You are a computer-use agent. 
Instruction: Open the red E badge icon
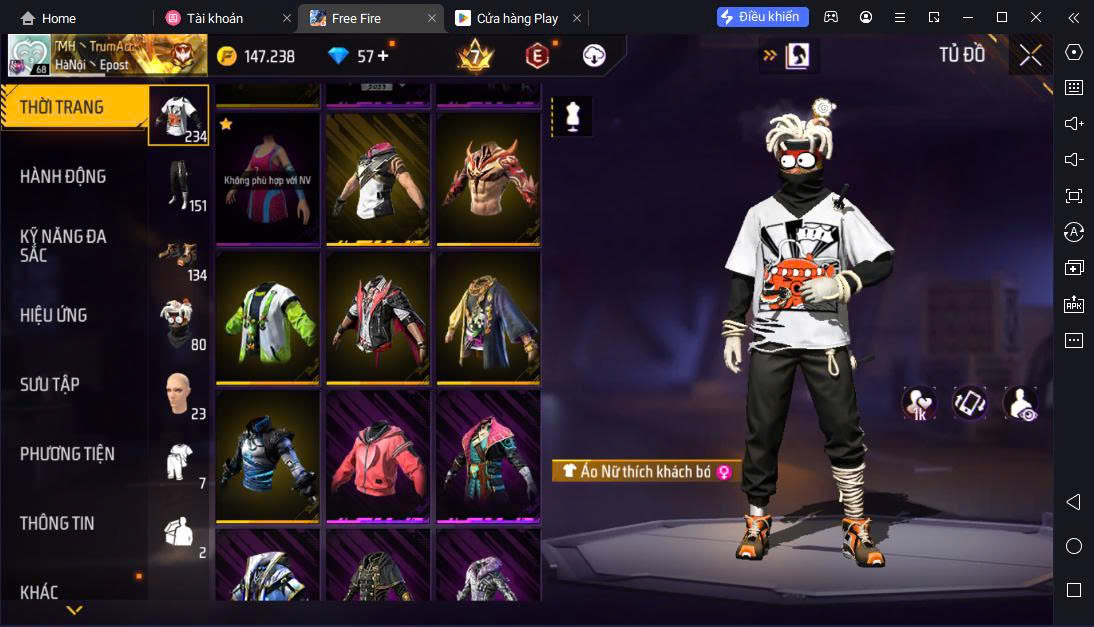point(537,56)
